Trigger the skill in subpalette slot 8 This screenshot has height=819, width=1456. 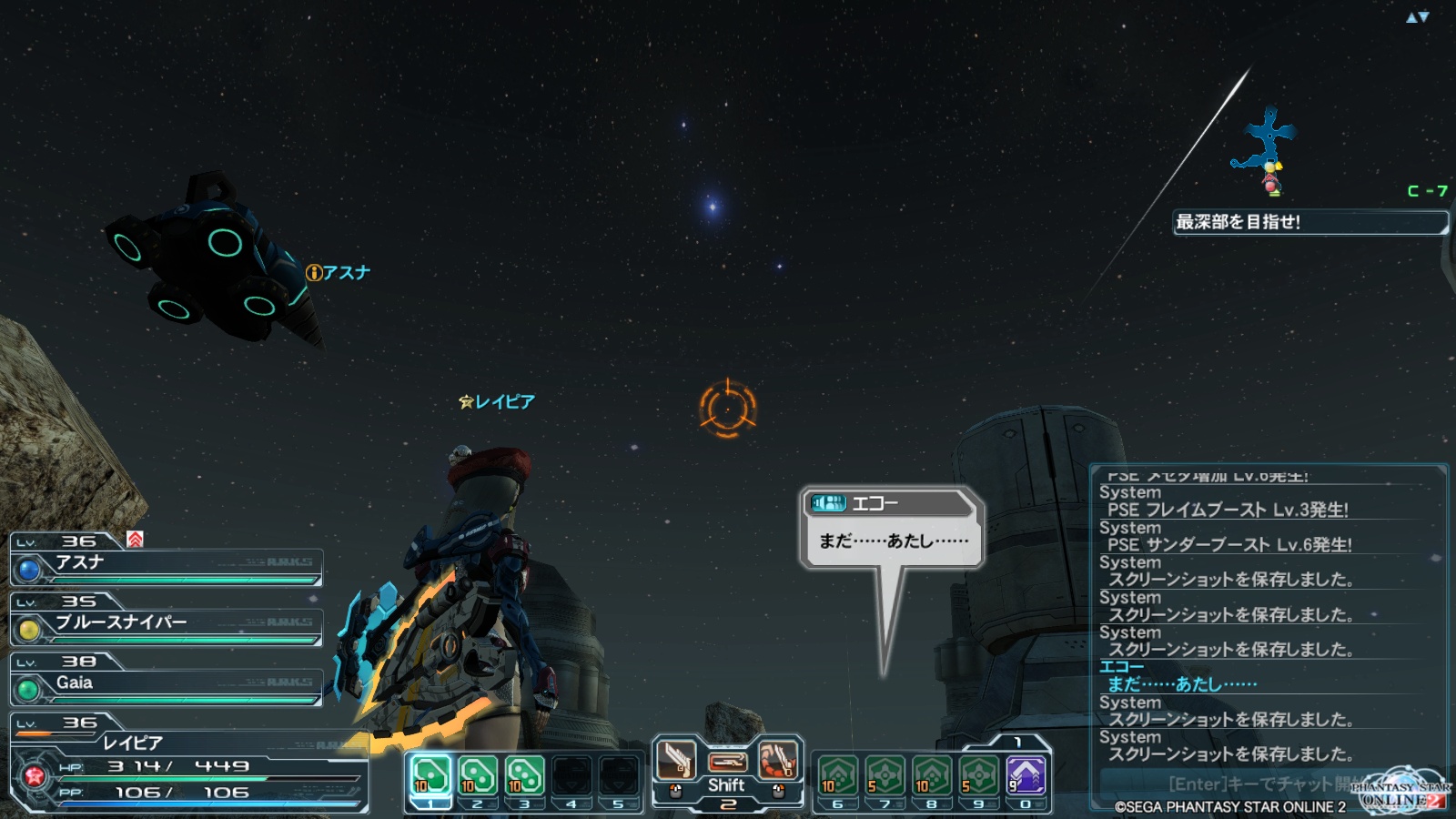tap(932, 776)
